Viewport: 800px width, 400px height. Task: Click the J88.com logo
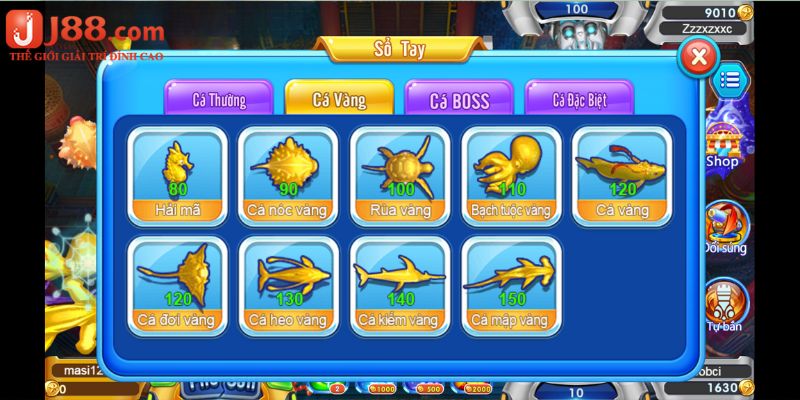coord(85,35)
